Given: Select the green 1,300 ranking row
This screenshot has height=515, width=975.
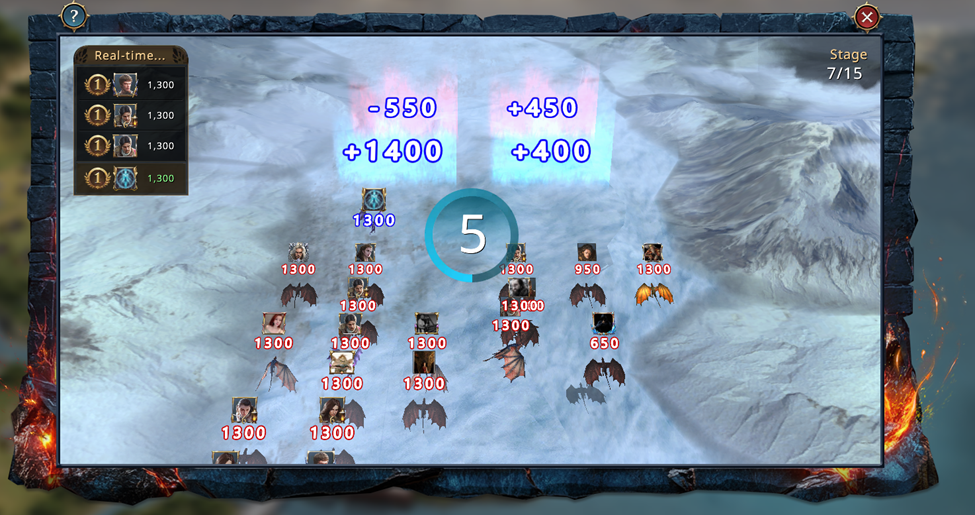Looking at the screenshot, I should (x=130, y=178).
